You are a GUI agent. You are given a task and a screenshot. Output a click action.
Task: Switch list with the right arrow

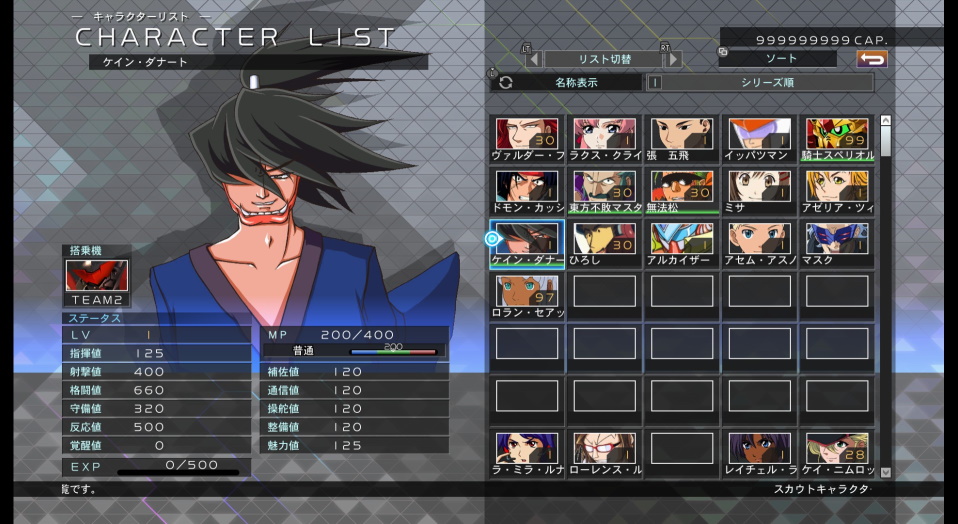(674, 59)
